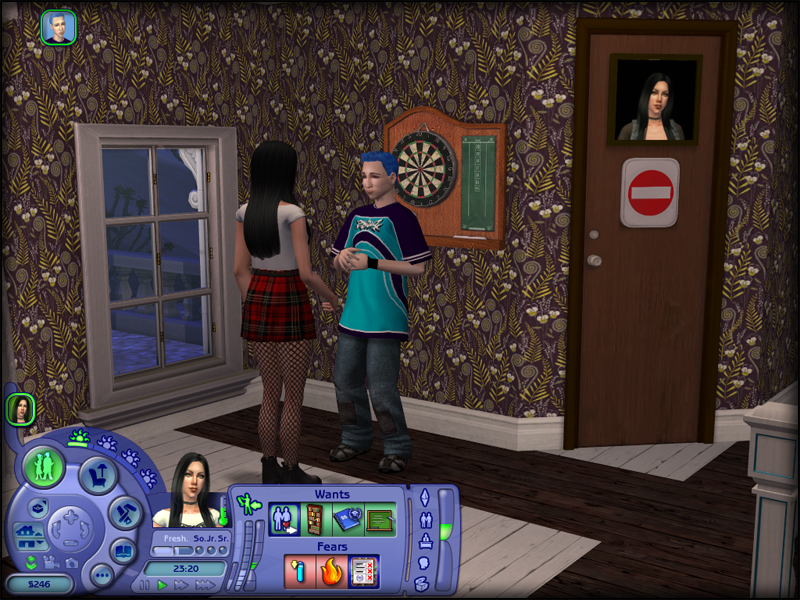Pause the game
This screenshot has width=800, height=600.
(x=145, y=585)
